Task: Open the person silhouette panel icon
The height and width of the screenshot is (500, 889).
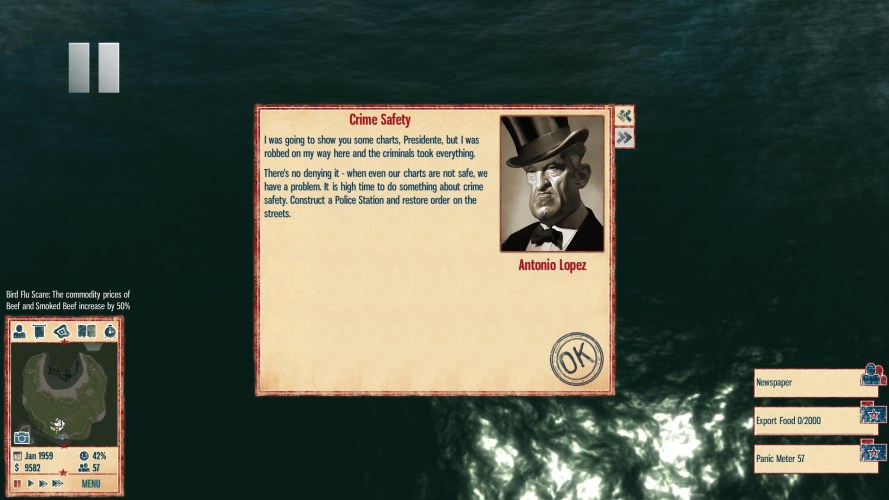Action: (19, 331)
